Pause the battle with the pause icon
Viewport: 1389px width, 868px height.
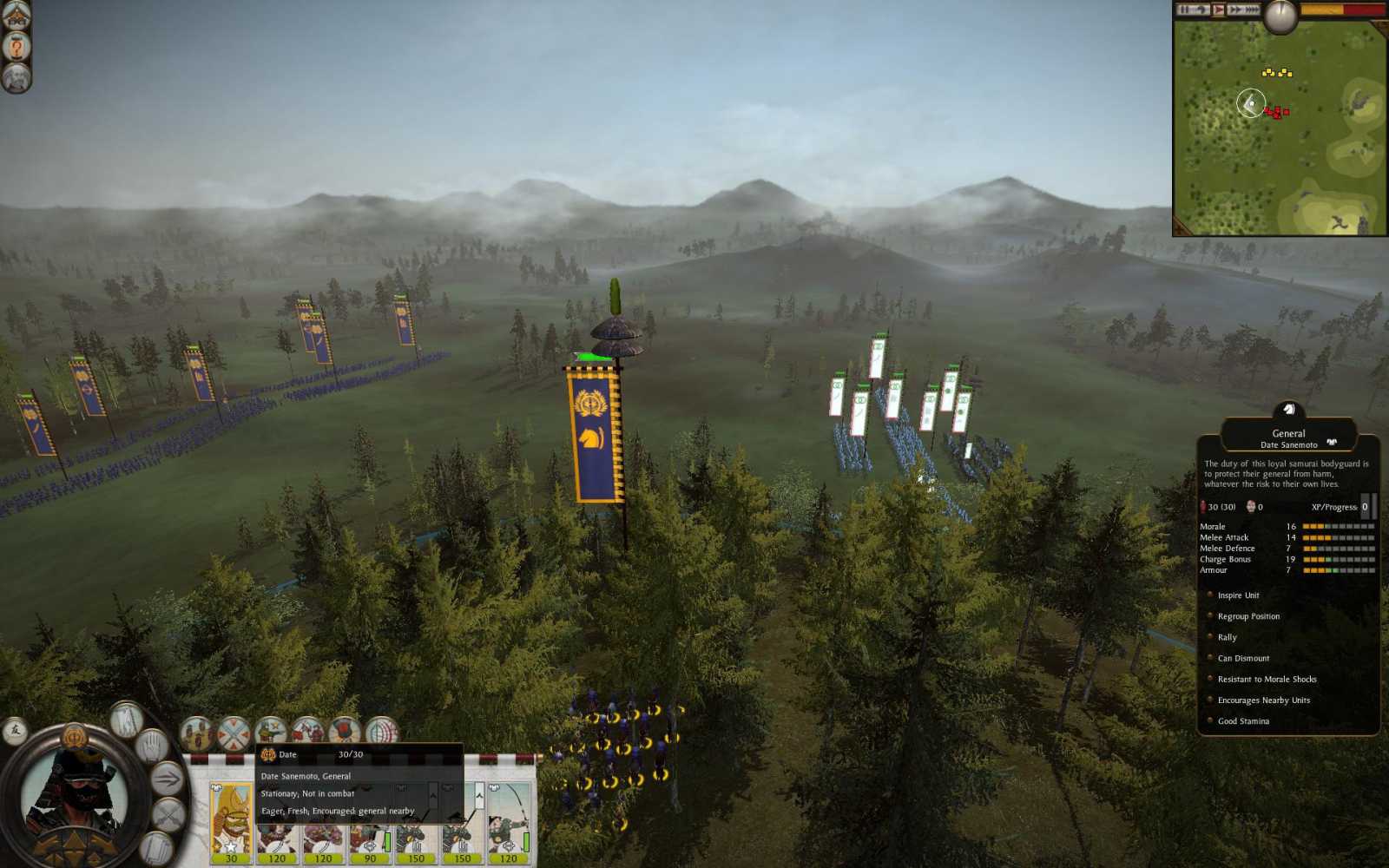1184,10
